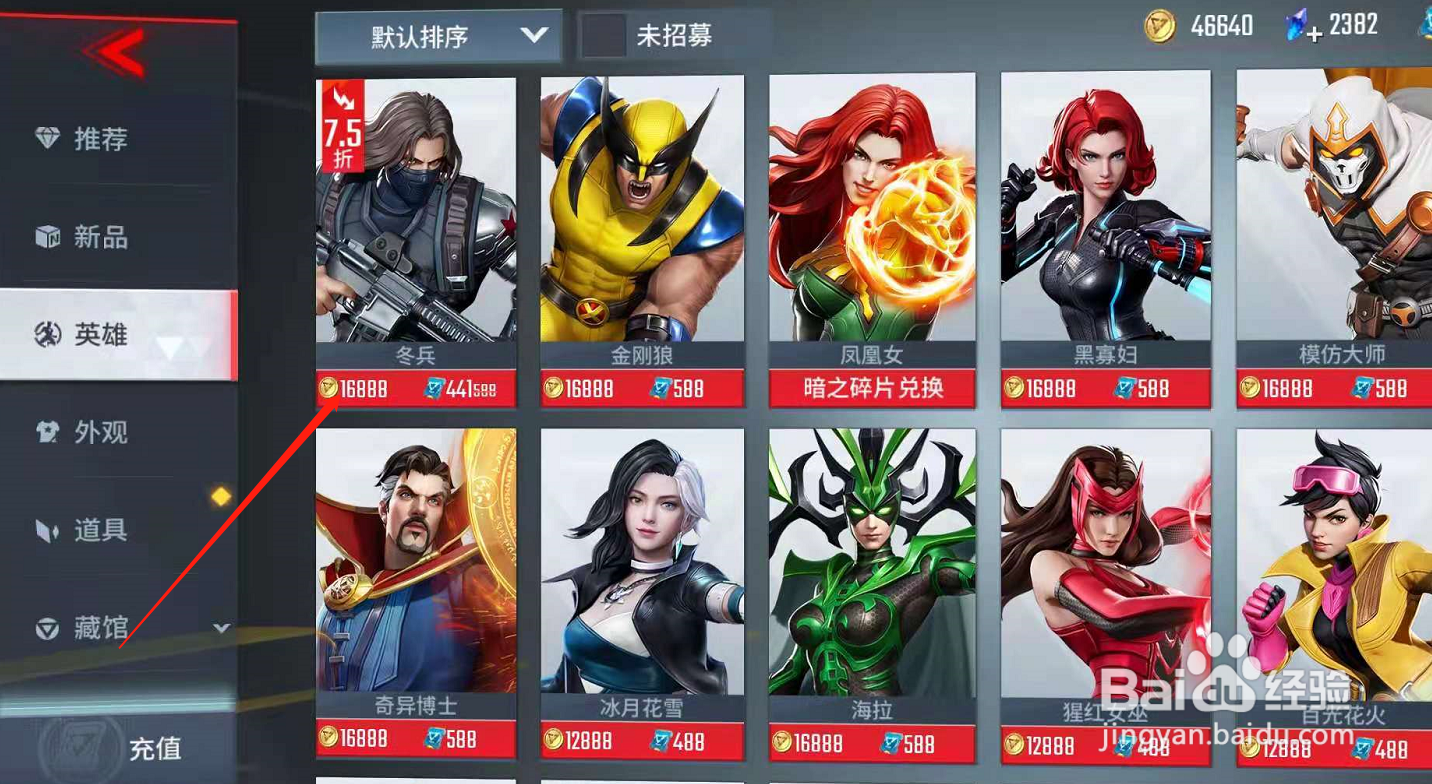Select the 奇异博士 hero portrait
Viewport: 1432px width, 784px height.
(415, 560)
